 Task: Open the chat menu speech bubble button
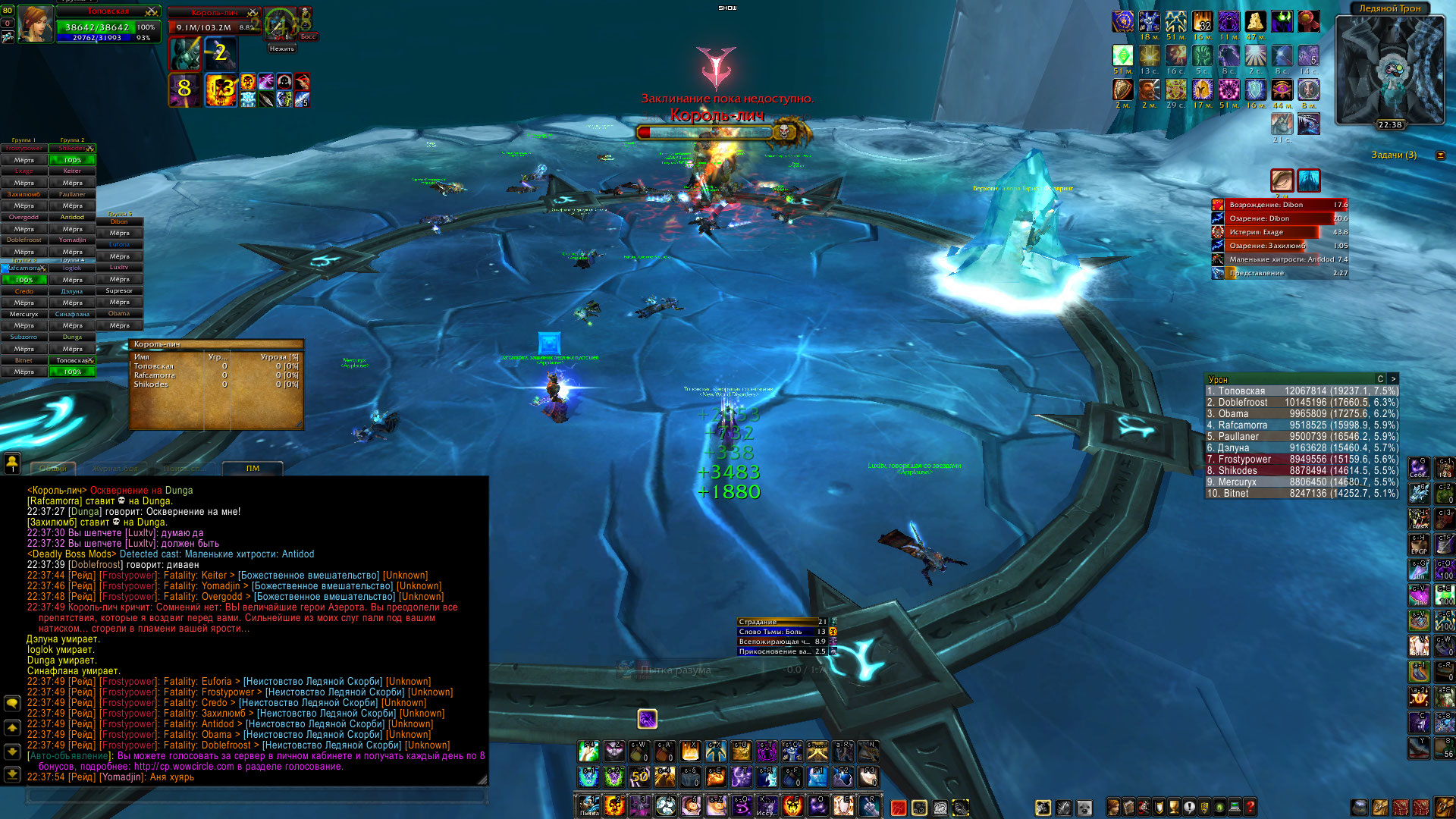(12, 703)
